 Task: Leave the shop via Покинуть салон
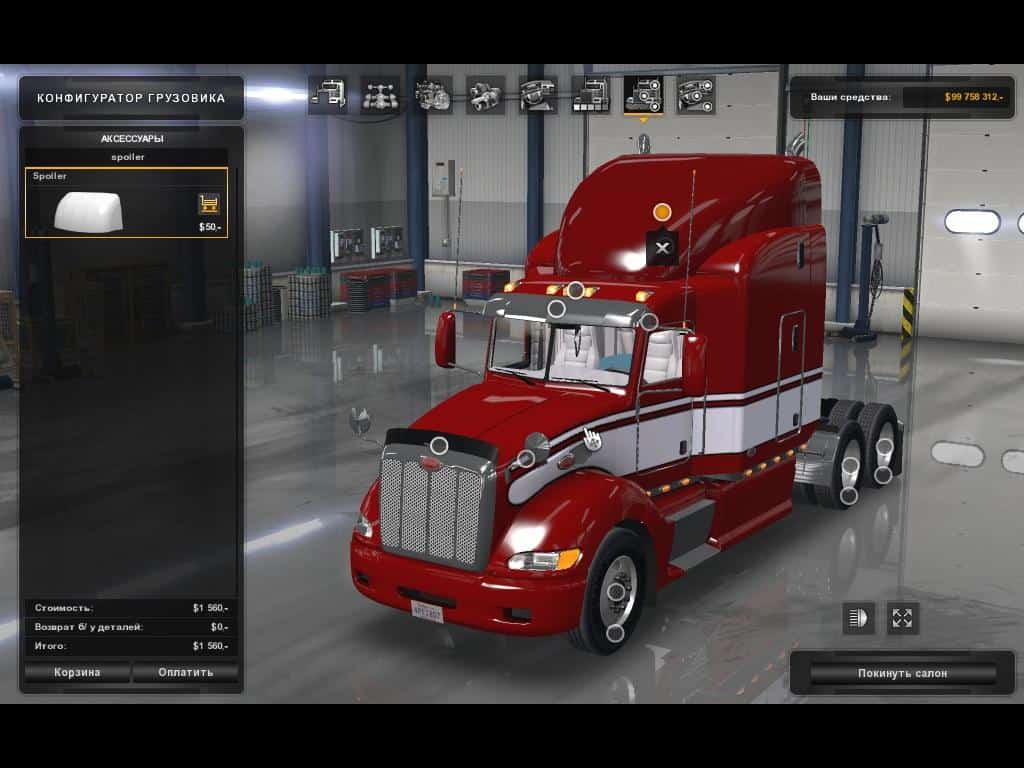(x=902, y=673)
